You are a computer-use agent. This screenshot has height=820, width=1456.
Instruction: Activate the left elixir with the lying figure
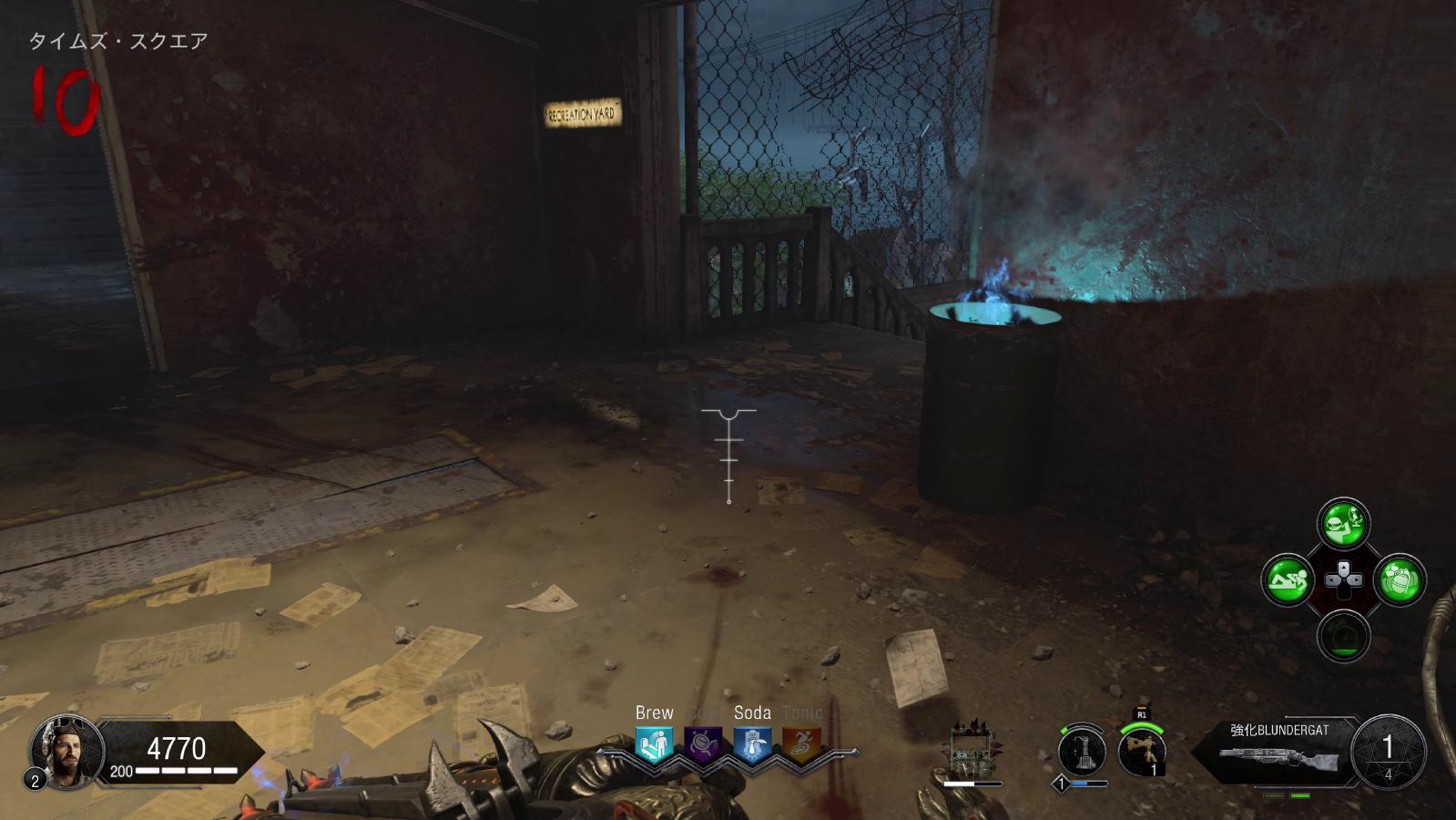(1288, 579)
